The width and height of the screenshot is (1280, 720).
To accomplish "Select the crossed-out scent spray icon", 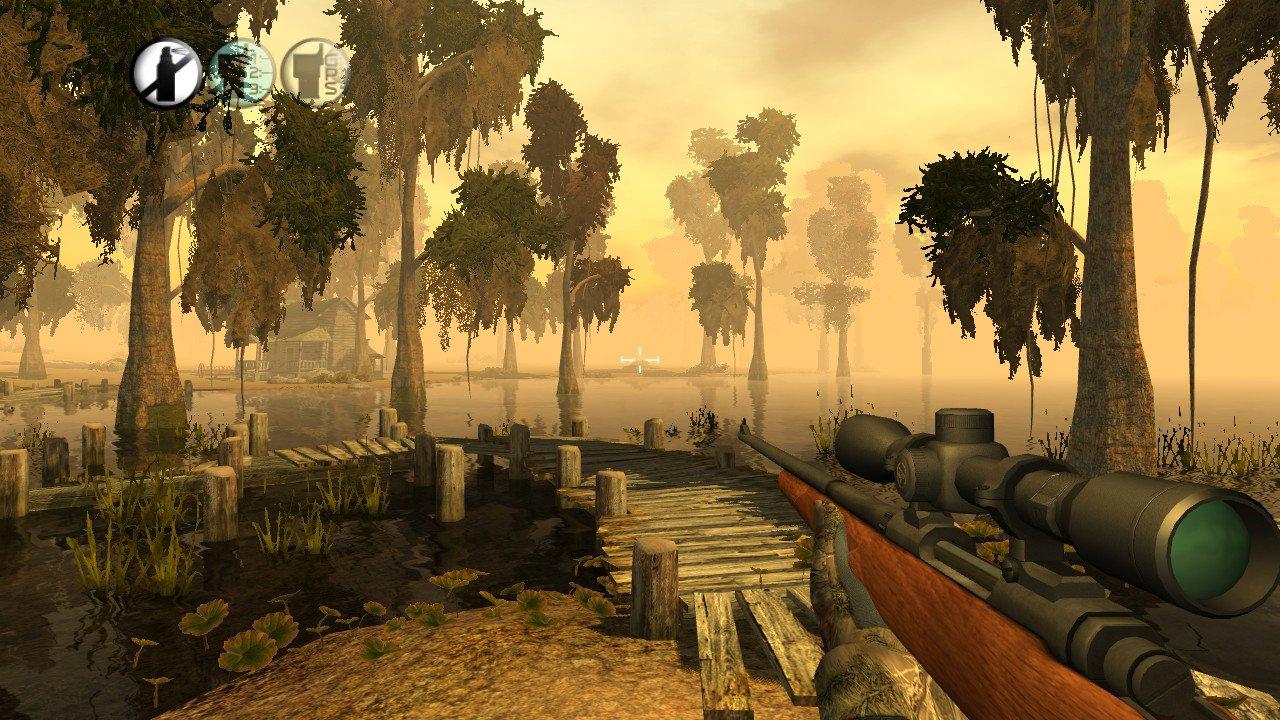I will [165, 72].
